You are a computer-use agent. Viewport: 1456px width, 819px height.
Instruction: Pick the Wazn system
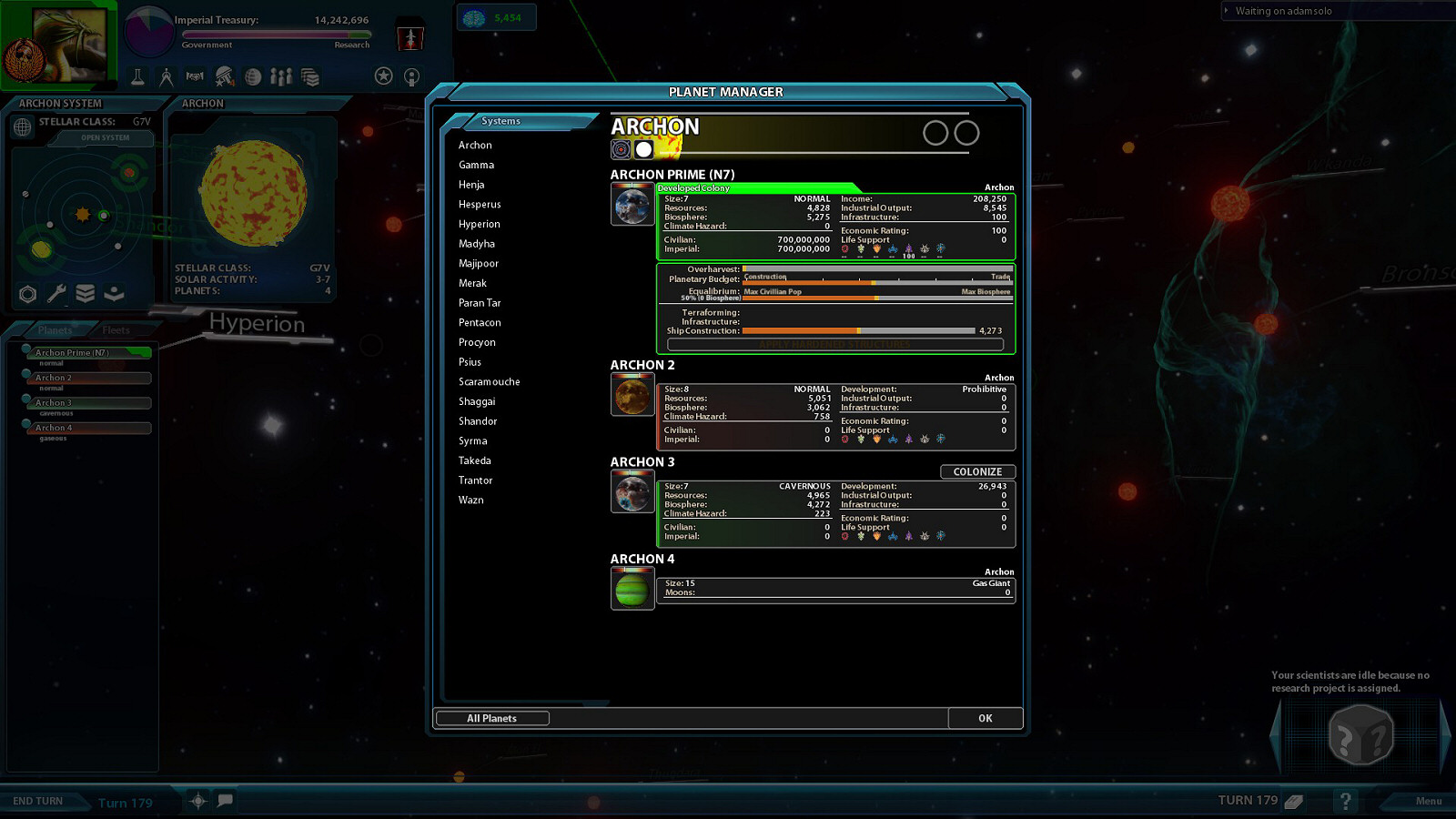click(x=470, y=500)
